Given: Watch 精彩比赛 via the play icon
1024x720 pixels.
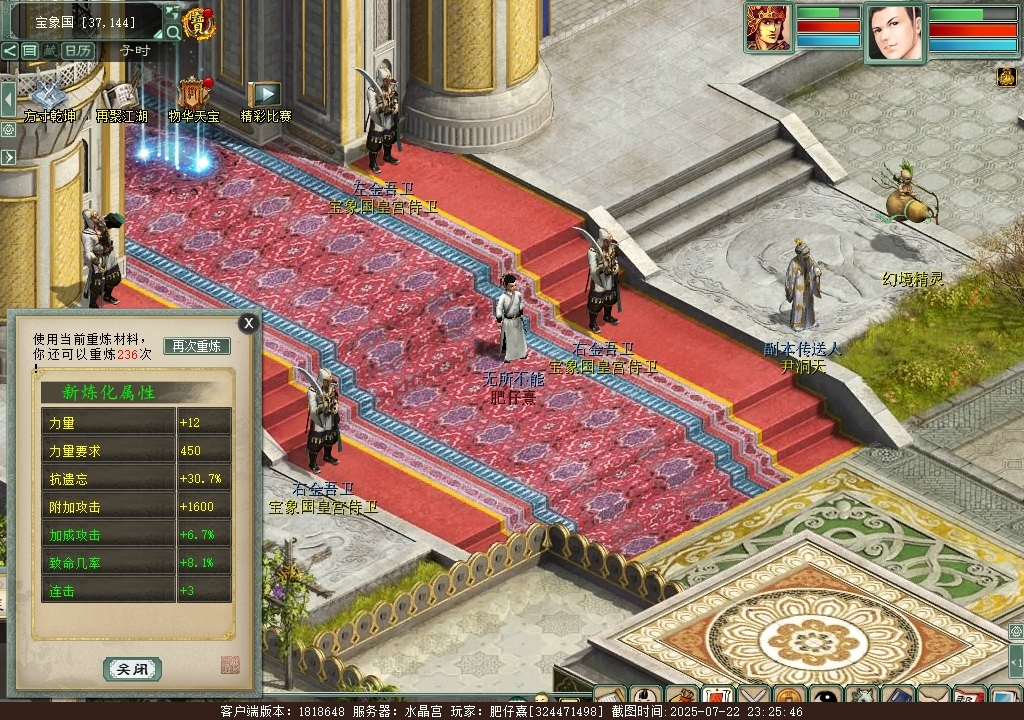Looking at the screenshot, I should pyautogui.click(x=266, y=94).
